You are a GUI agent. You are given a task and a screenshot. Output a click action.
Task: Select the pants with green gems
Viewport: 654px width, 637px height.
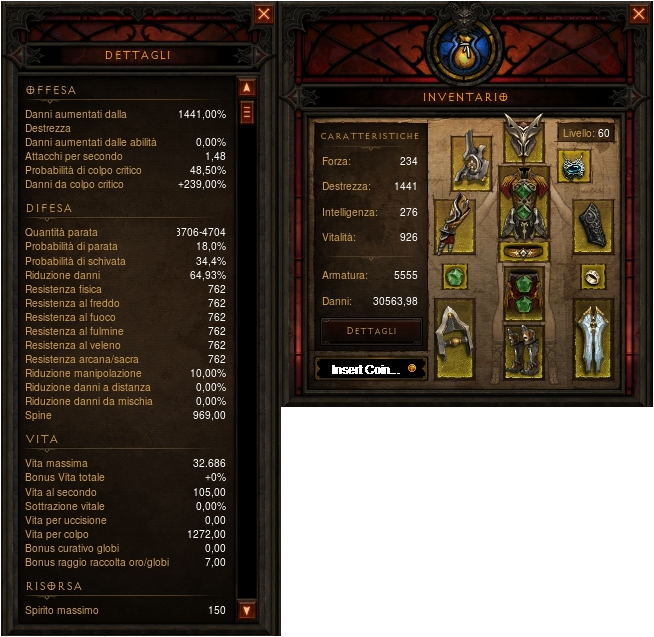523,291
